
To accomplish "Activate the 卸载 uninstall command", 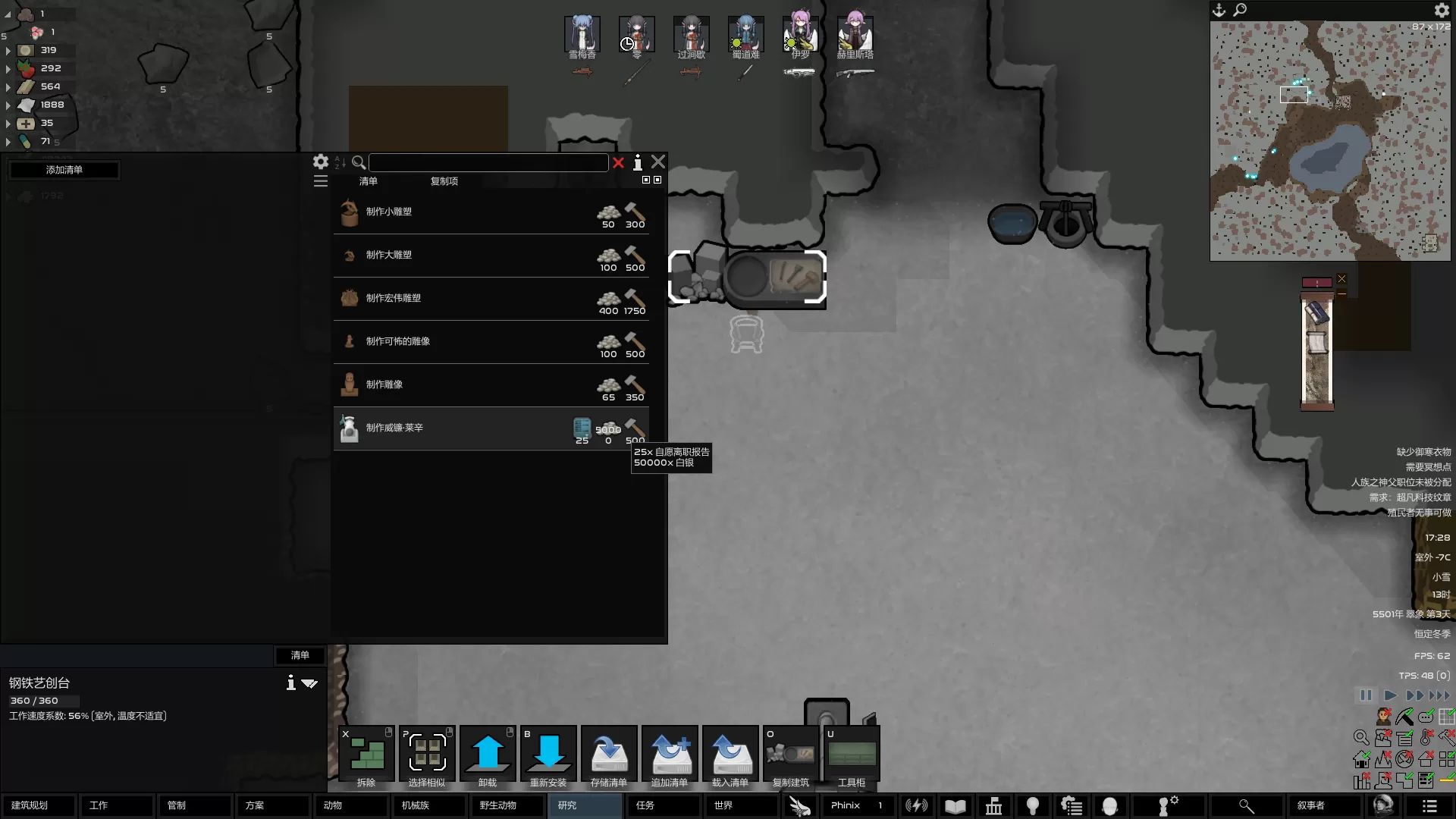I will pos(488,756).
